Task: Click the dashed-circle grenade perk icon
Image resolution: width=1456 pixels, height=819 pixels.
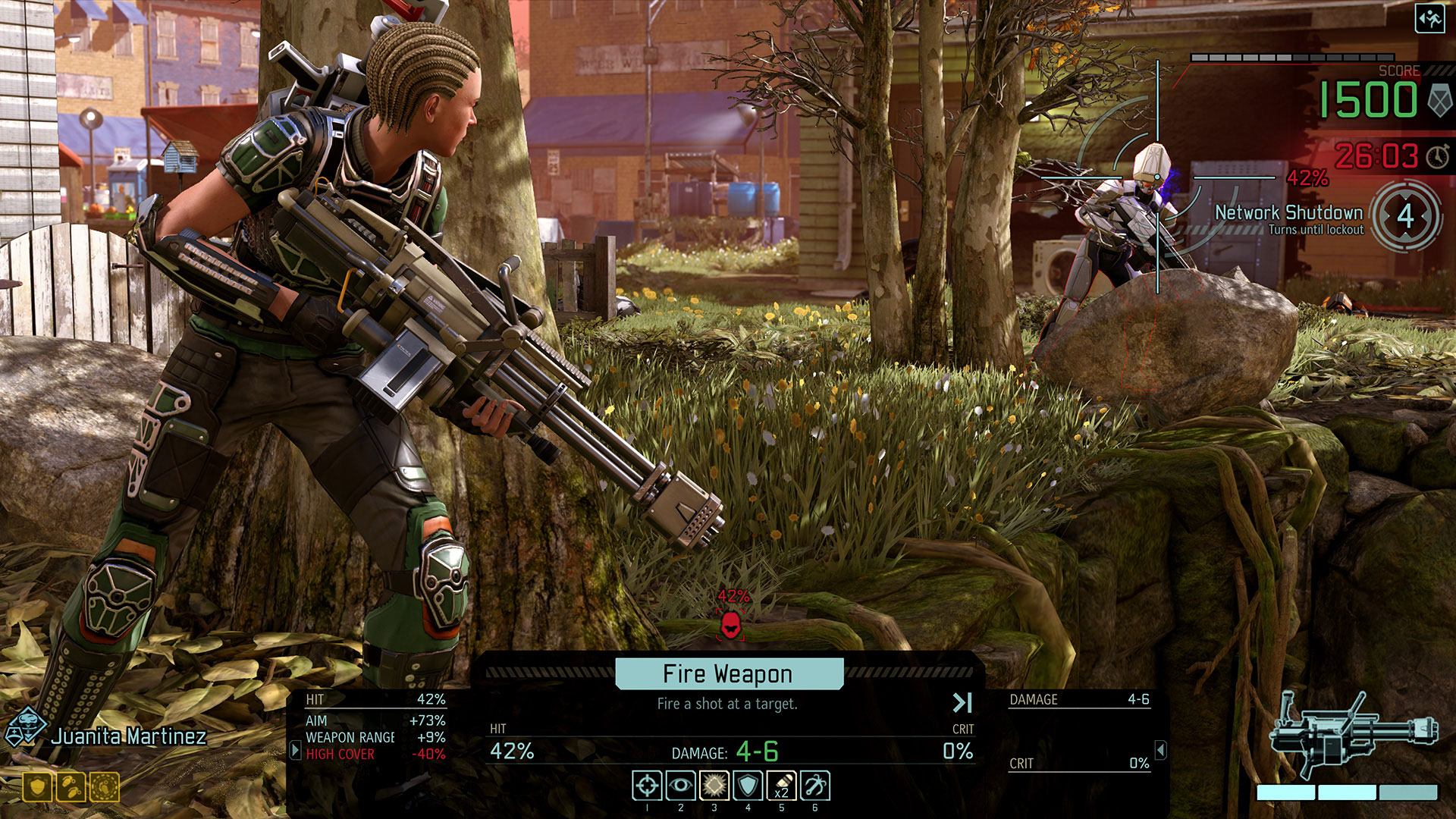Action: [105, 787]
